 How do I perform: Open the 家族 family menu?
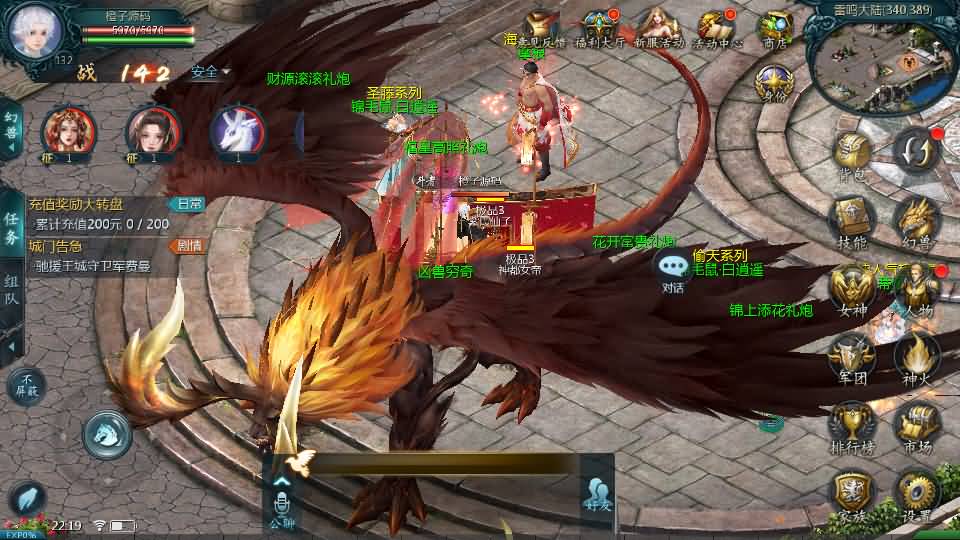(x=853, y=493)
